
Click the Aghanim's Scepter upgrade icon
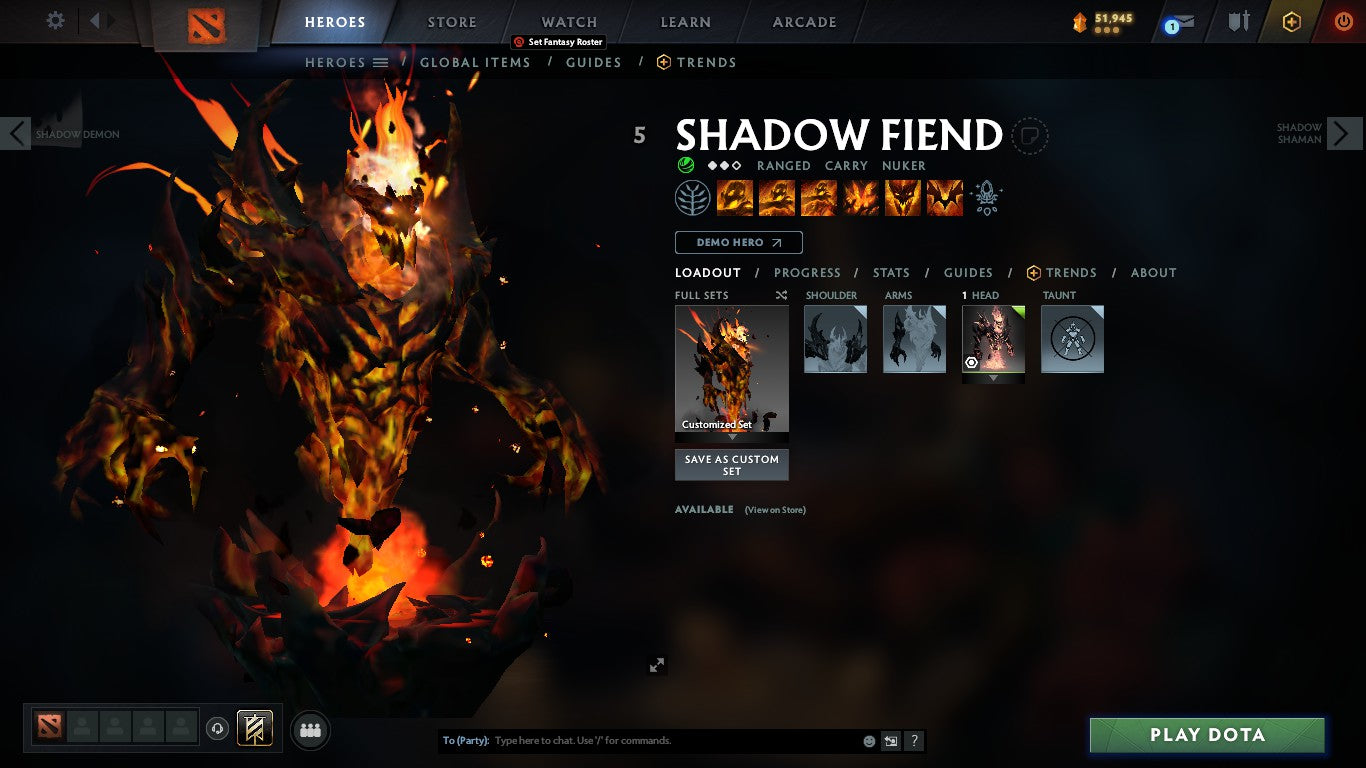tap(986, 197)
